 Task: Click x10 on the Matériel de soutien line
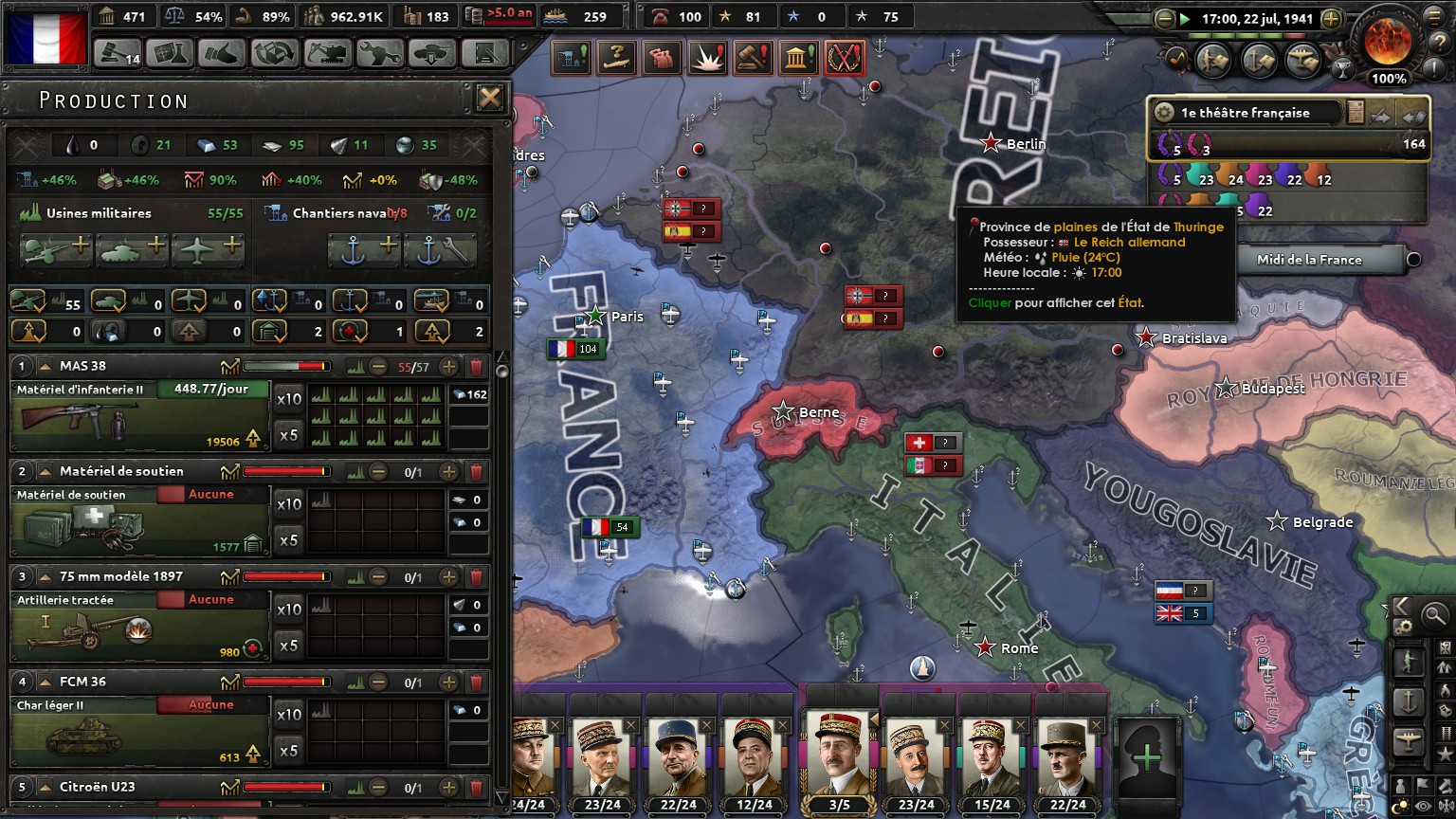coord(289,504)
